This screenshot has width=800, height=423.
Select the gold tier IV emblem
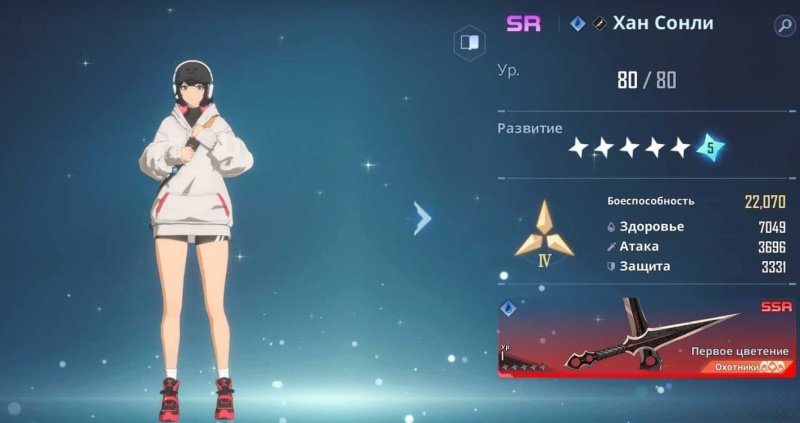pyautogui.click(x=544, y=233)
